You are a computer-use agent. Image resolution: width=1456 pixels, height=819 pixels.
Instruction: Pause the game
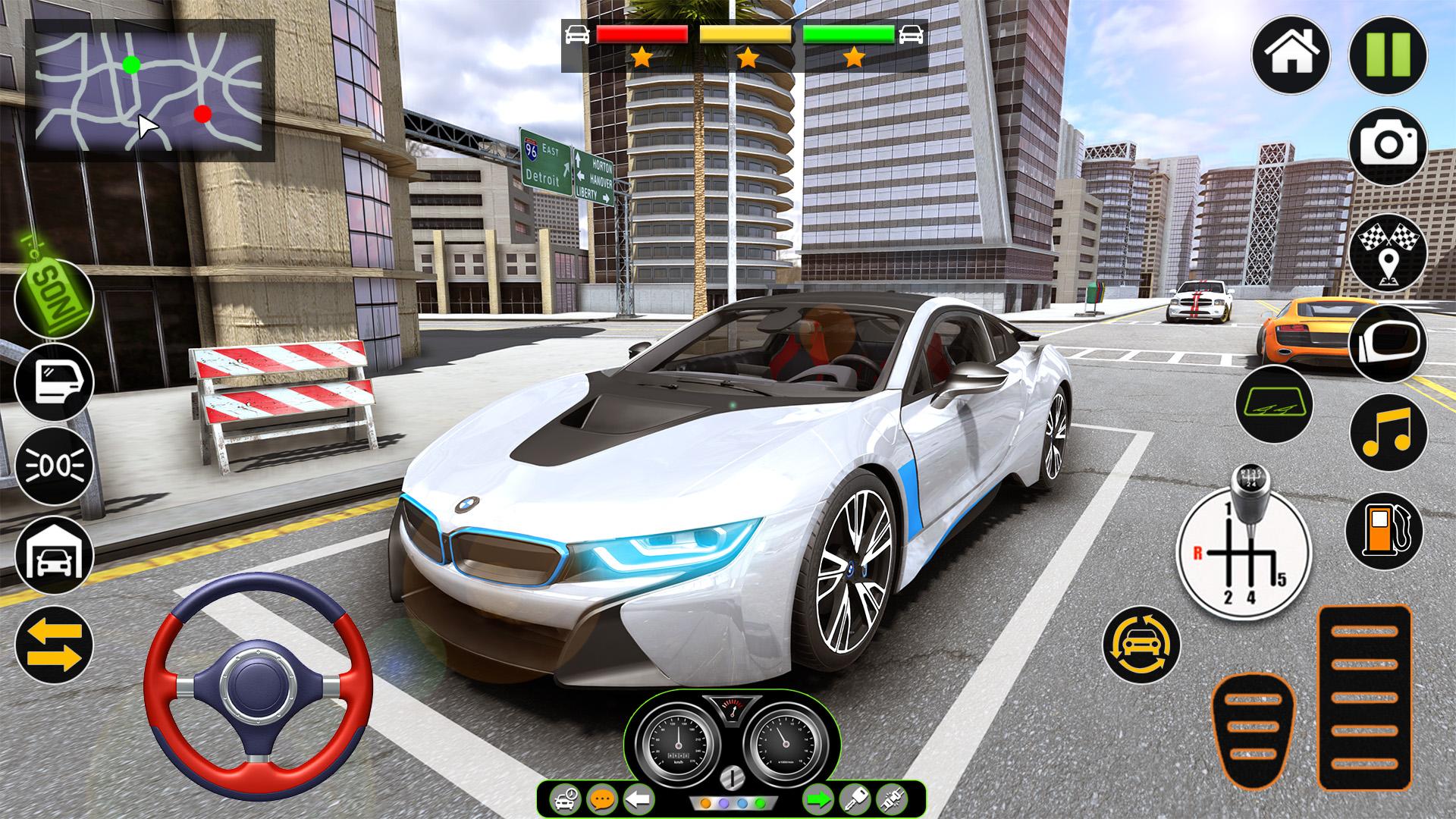click(1388, 55)
